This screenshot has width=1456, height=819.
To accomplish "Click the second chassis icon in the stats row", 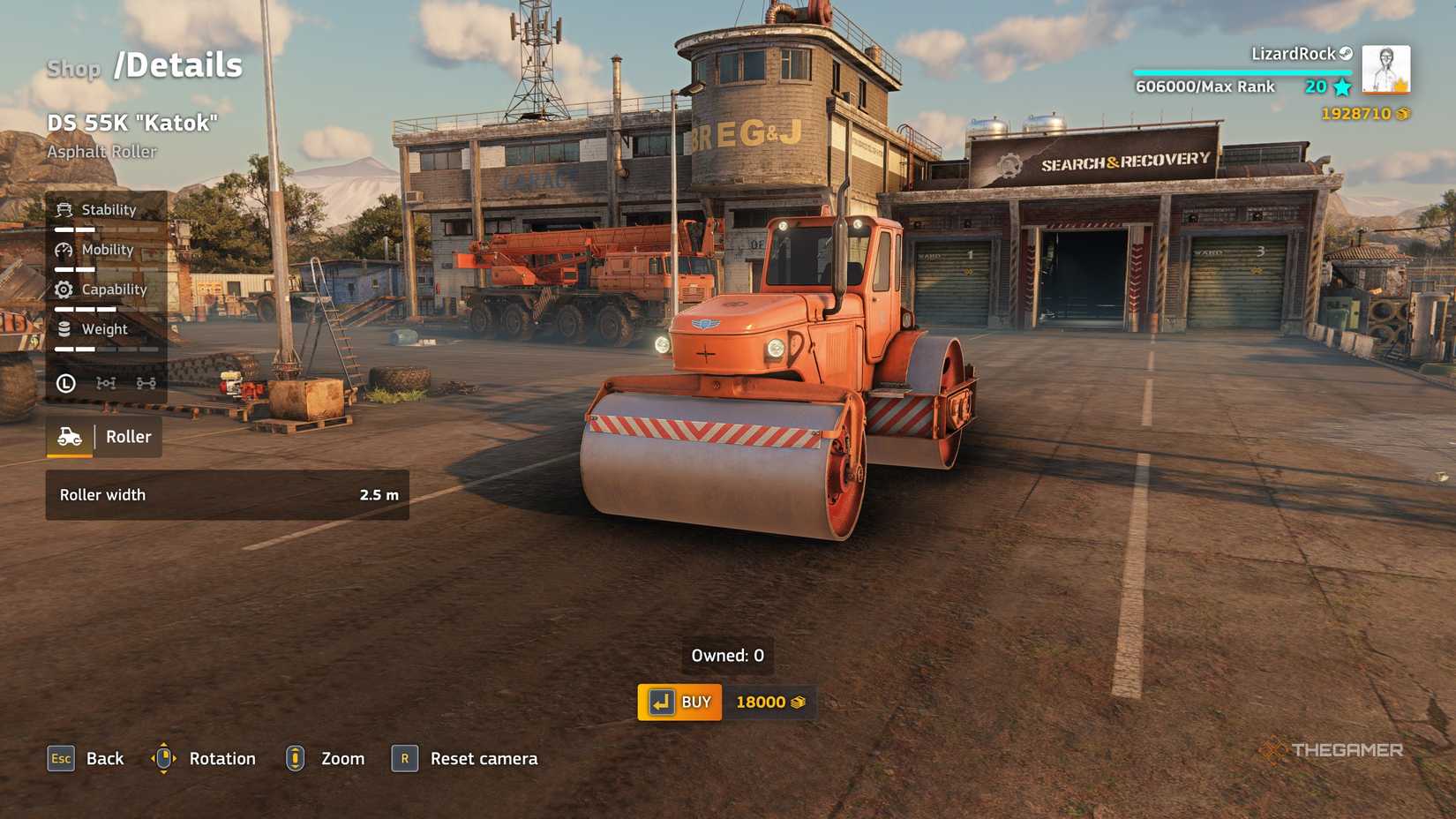I will [146, 383].
